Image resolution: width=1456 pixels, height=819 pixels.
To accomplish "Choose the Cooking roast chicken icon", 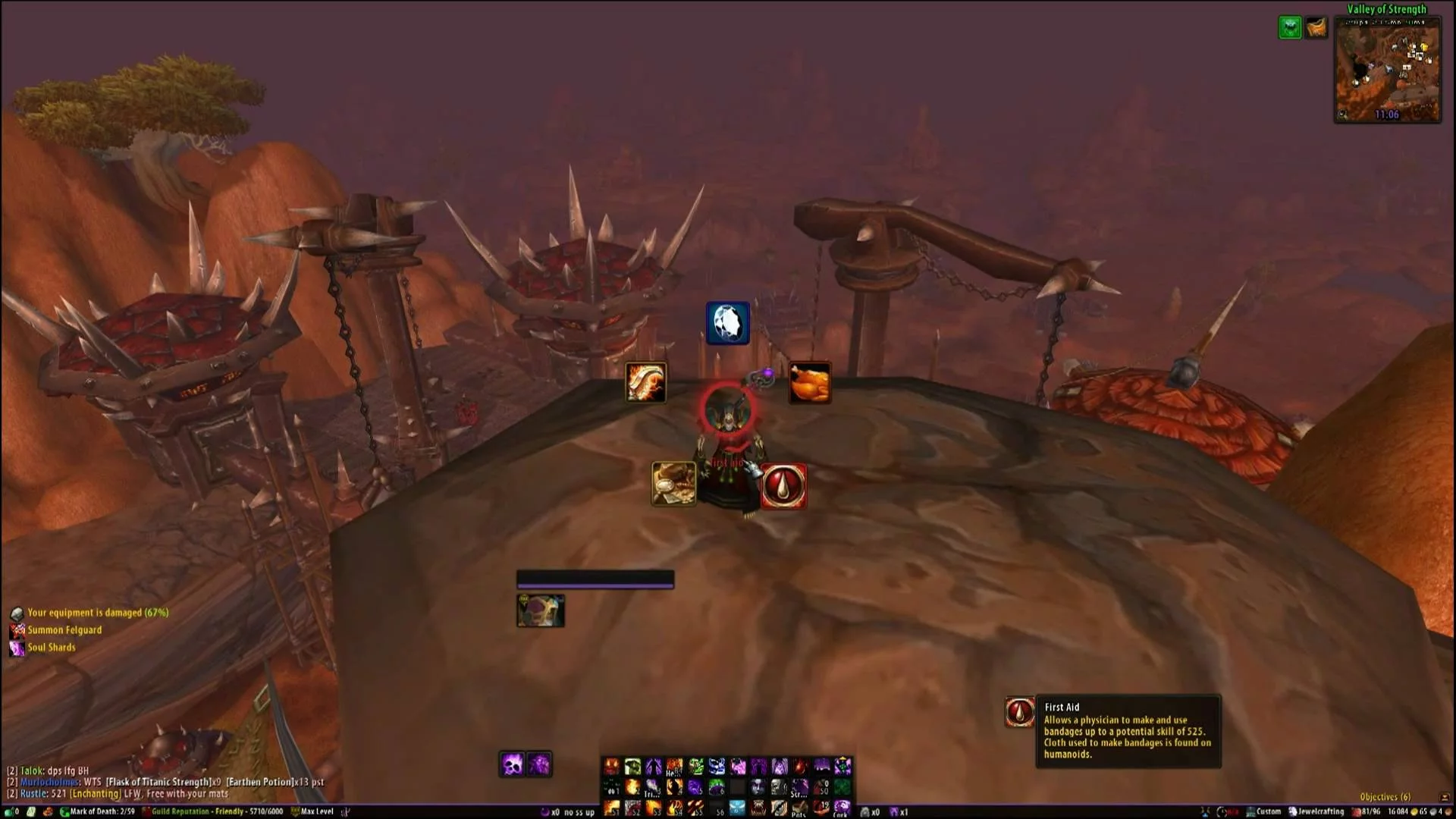I will coord(810,382).
